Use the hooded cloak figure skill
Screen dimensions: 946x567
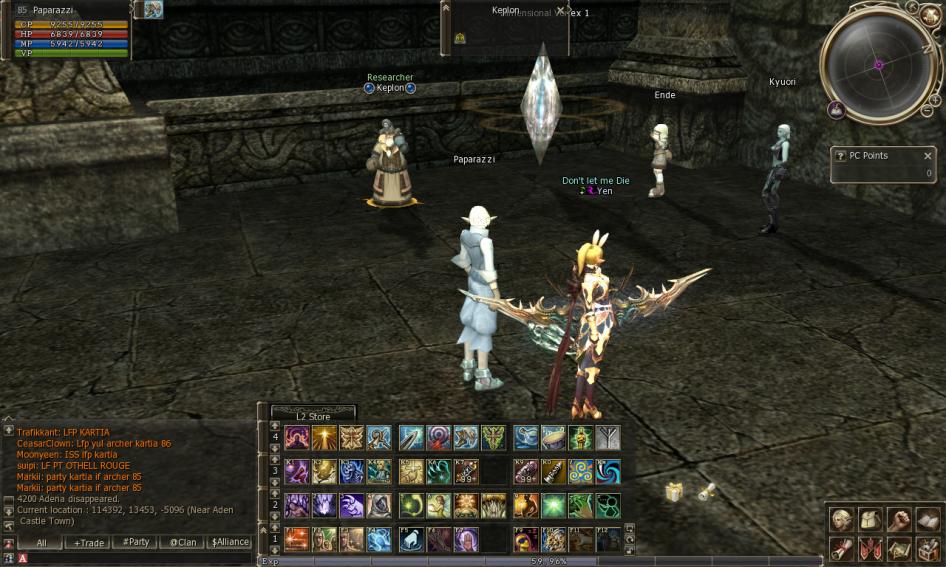click(x=378, y=505)
